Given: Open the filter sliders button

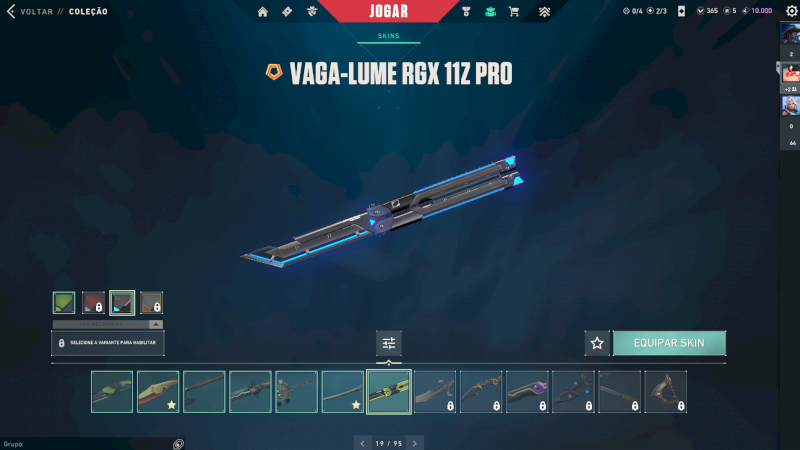Looking at the screenshot, I should click(389, 343).
